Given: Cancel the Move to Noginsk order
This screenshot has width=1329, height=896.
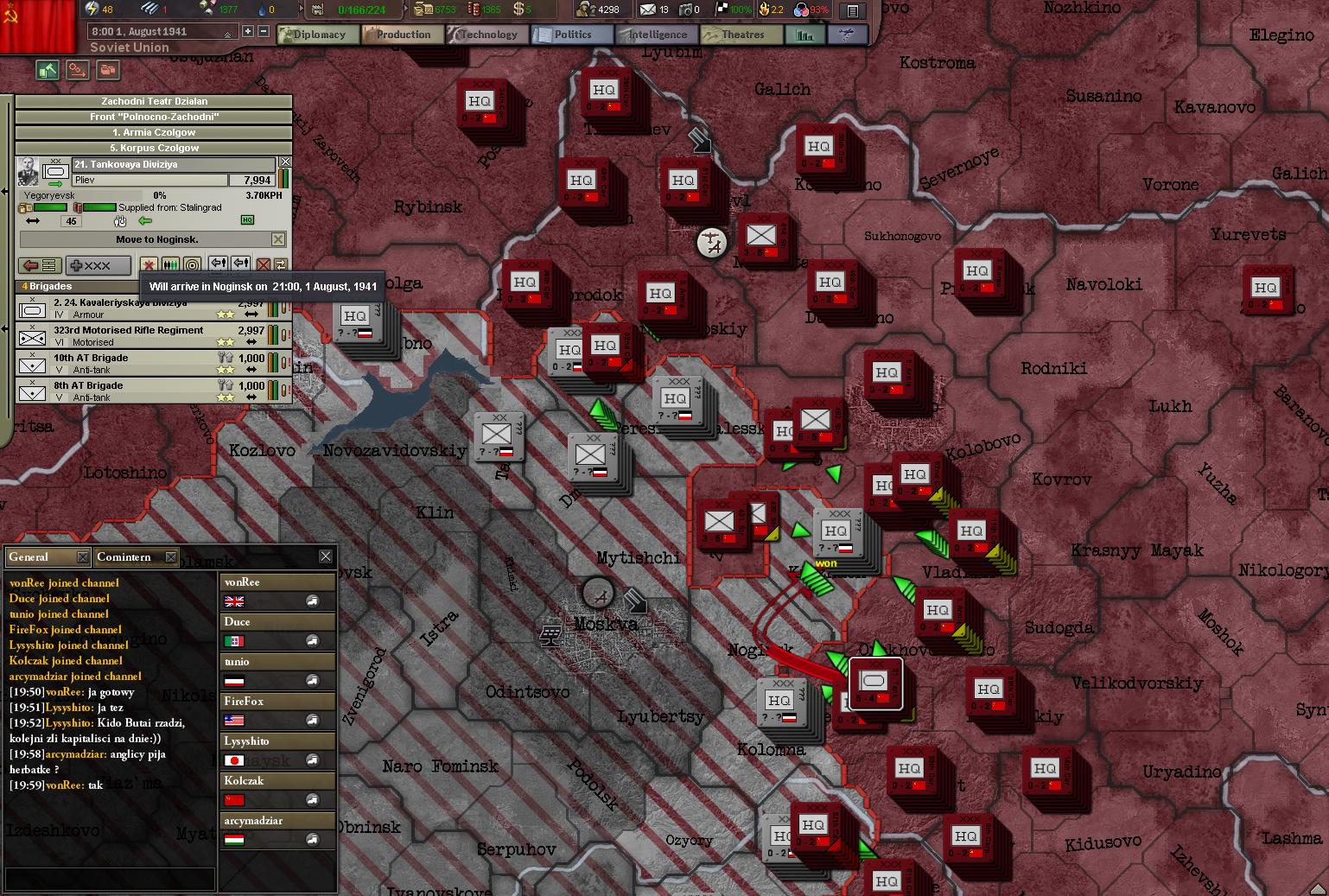Looking at the screenshot, I should tap(278, 239).
